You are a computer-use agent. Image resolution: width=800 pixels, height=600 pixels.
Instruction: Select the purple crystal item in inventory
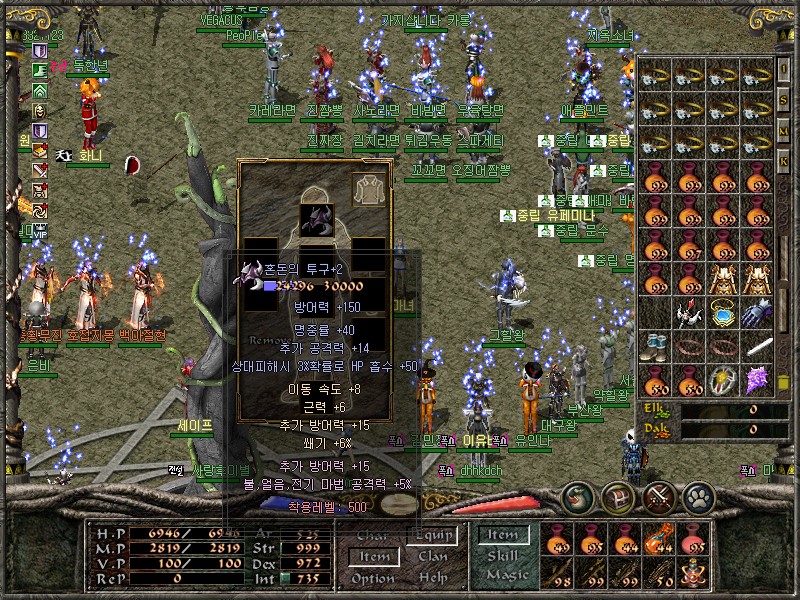point(757,379)
